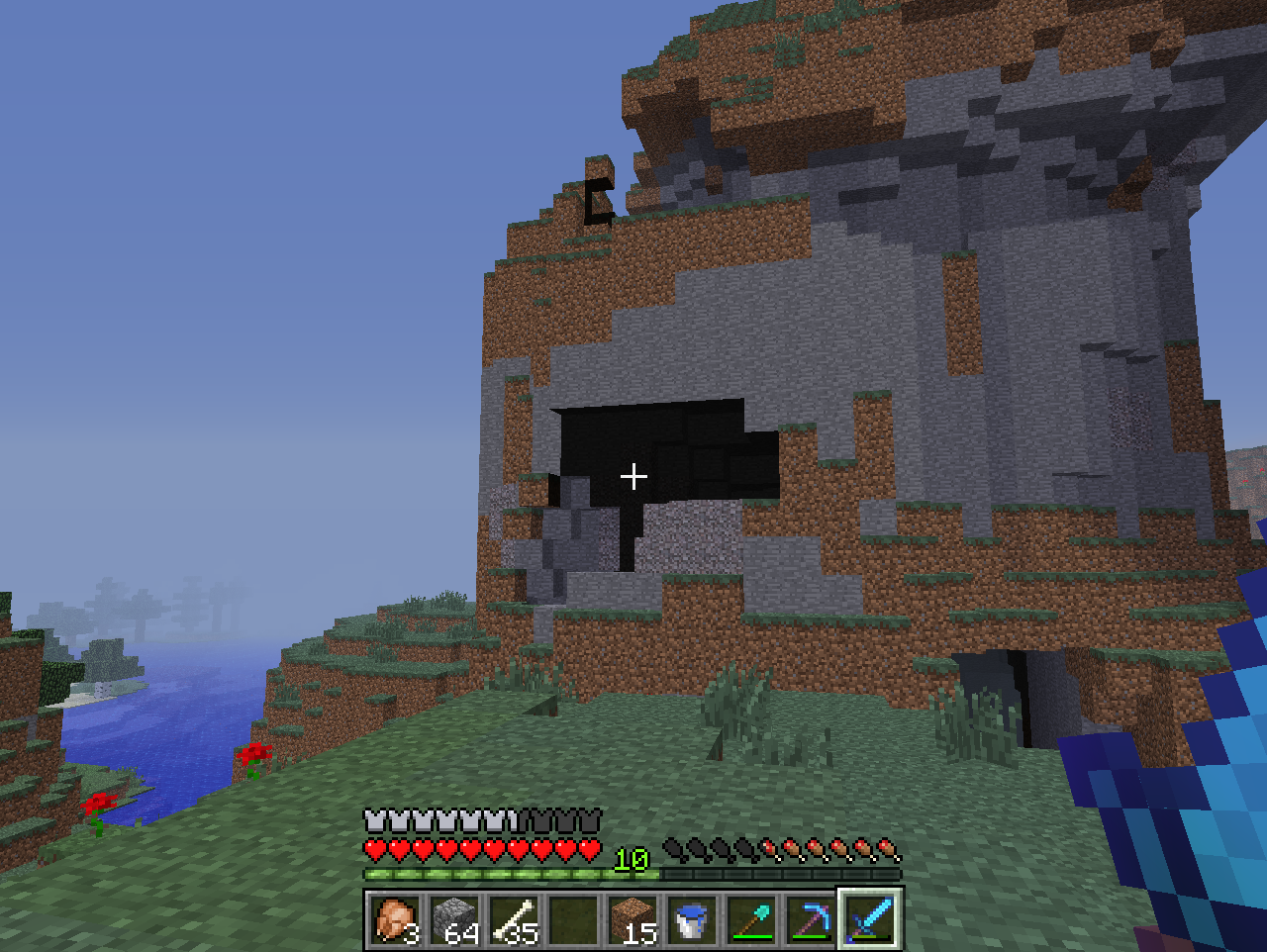Select the empty hotbar slot

click(x=573, y=919)
